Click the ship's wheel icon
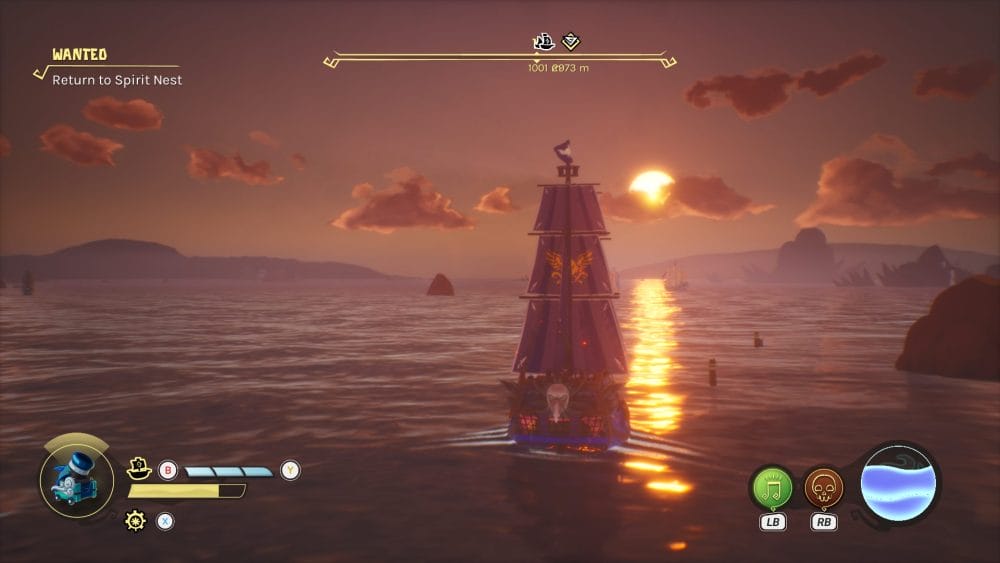1000x563 pixels. [135, 520]
